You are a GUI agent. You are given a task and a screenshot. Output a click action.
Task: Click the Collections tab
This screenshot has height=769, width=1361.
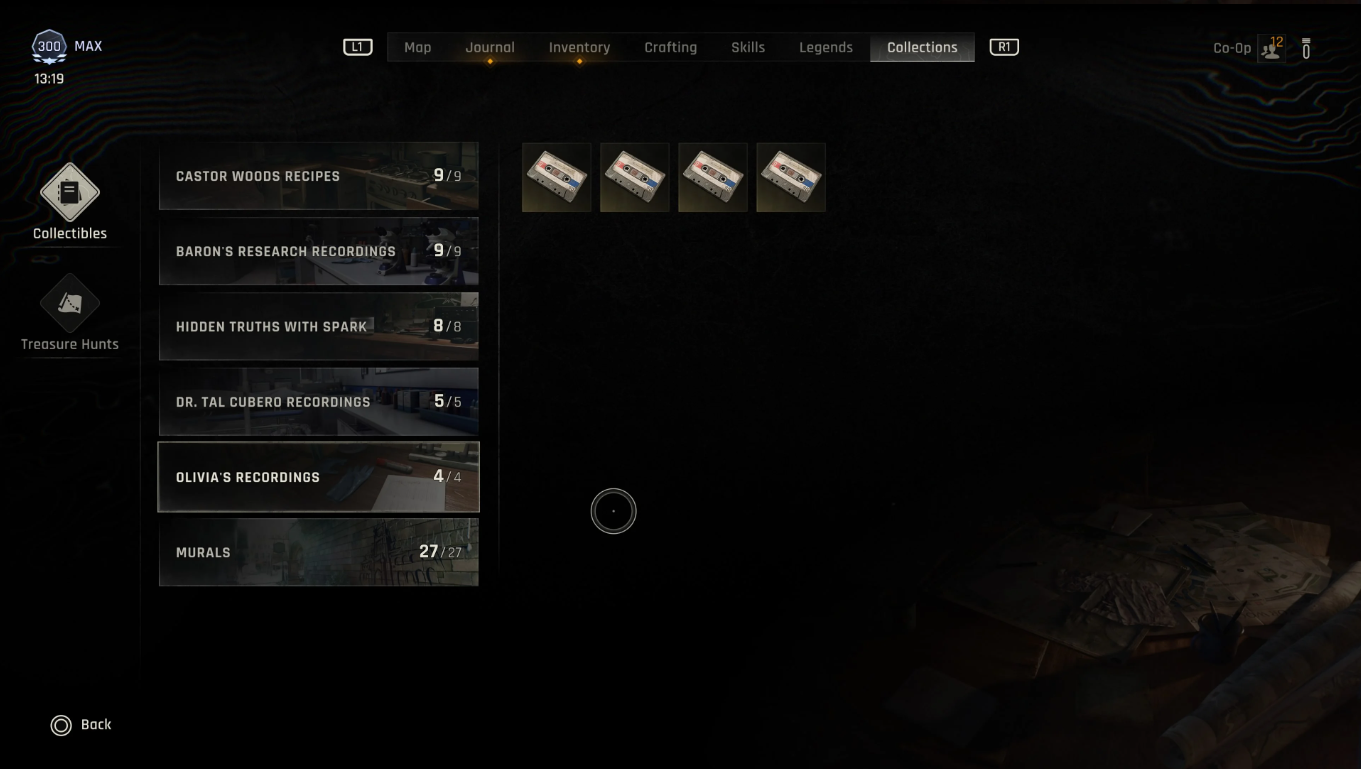point(922,47)
